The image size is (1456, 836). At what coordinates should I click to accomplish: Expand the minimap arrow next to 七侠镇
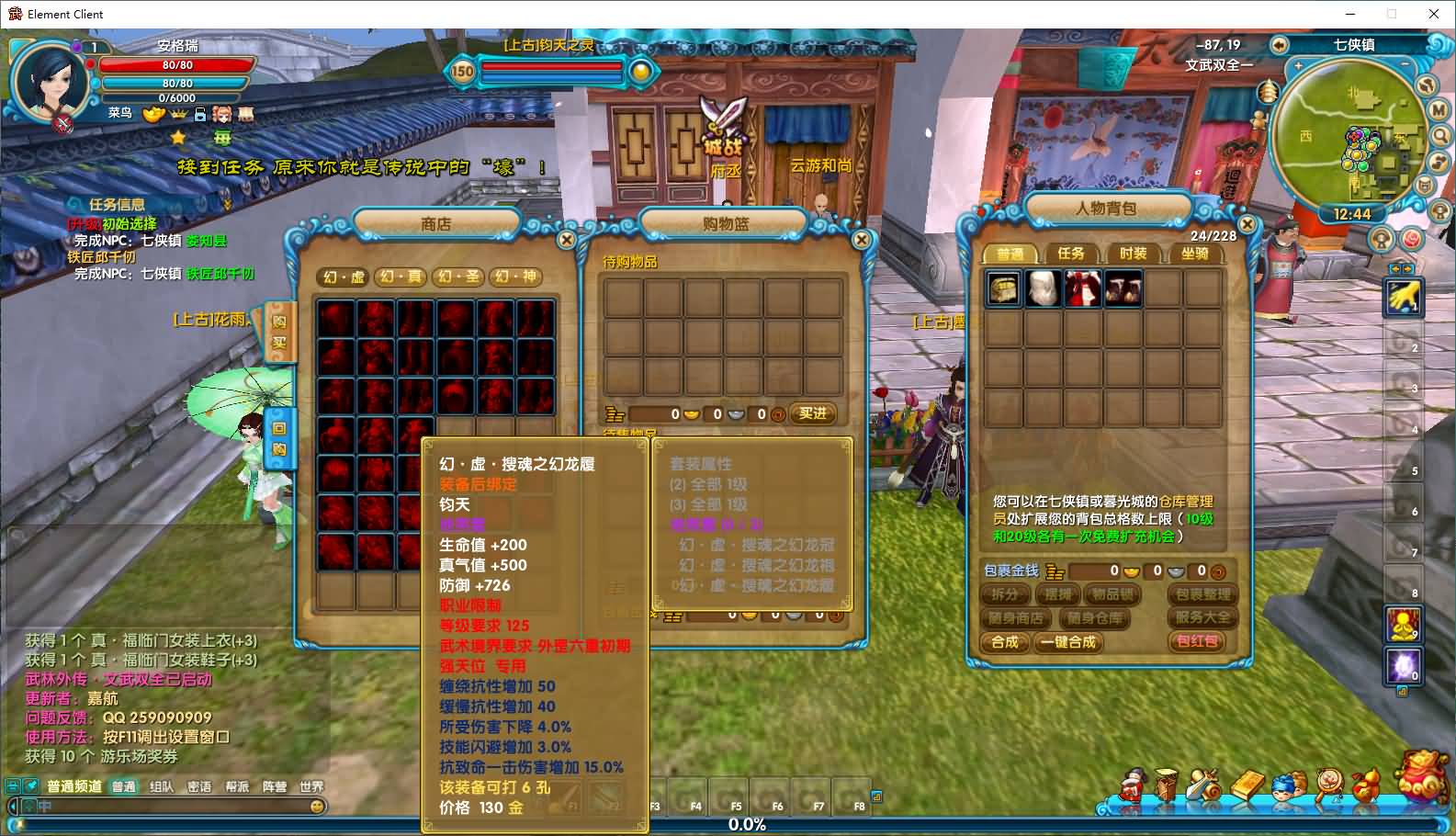click(x=1279, y=43)
